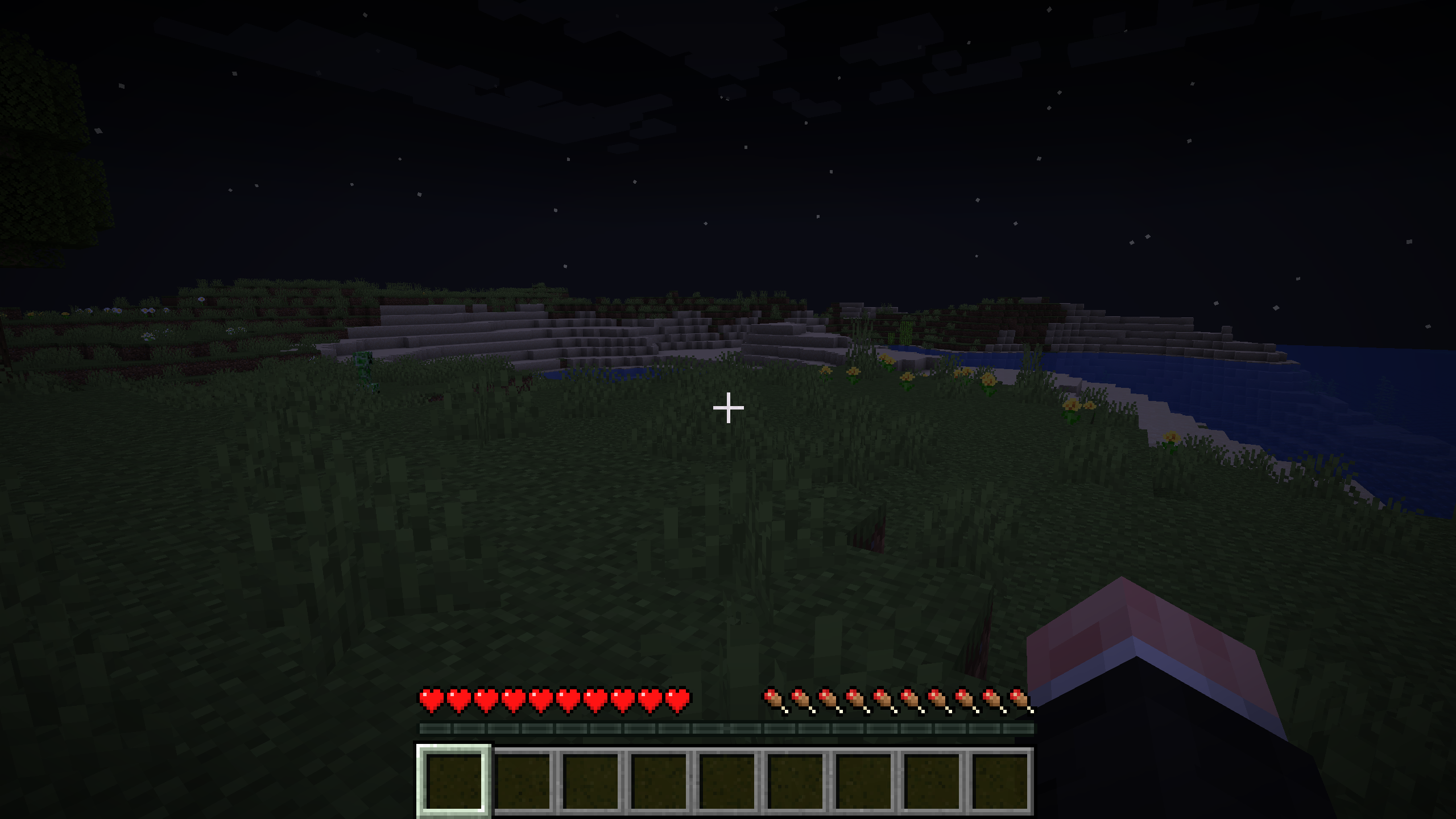Click the crosshair at screen center
Image resolution: width=1456 pixels, height=819 pixels.
728,407
